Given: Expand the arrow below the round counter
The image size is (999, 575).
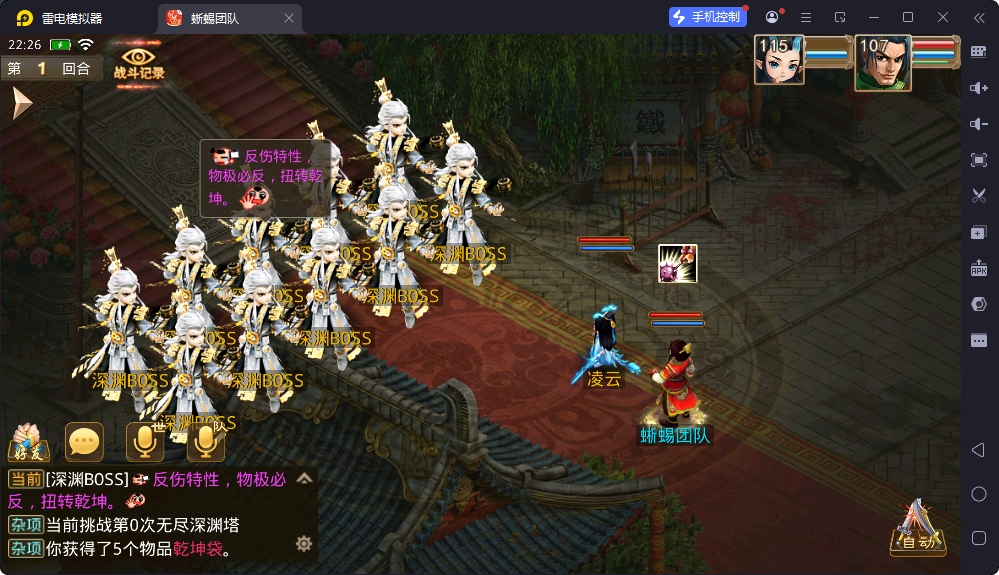Looking at the screenshot, I should 21,103.
